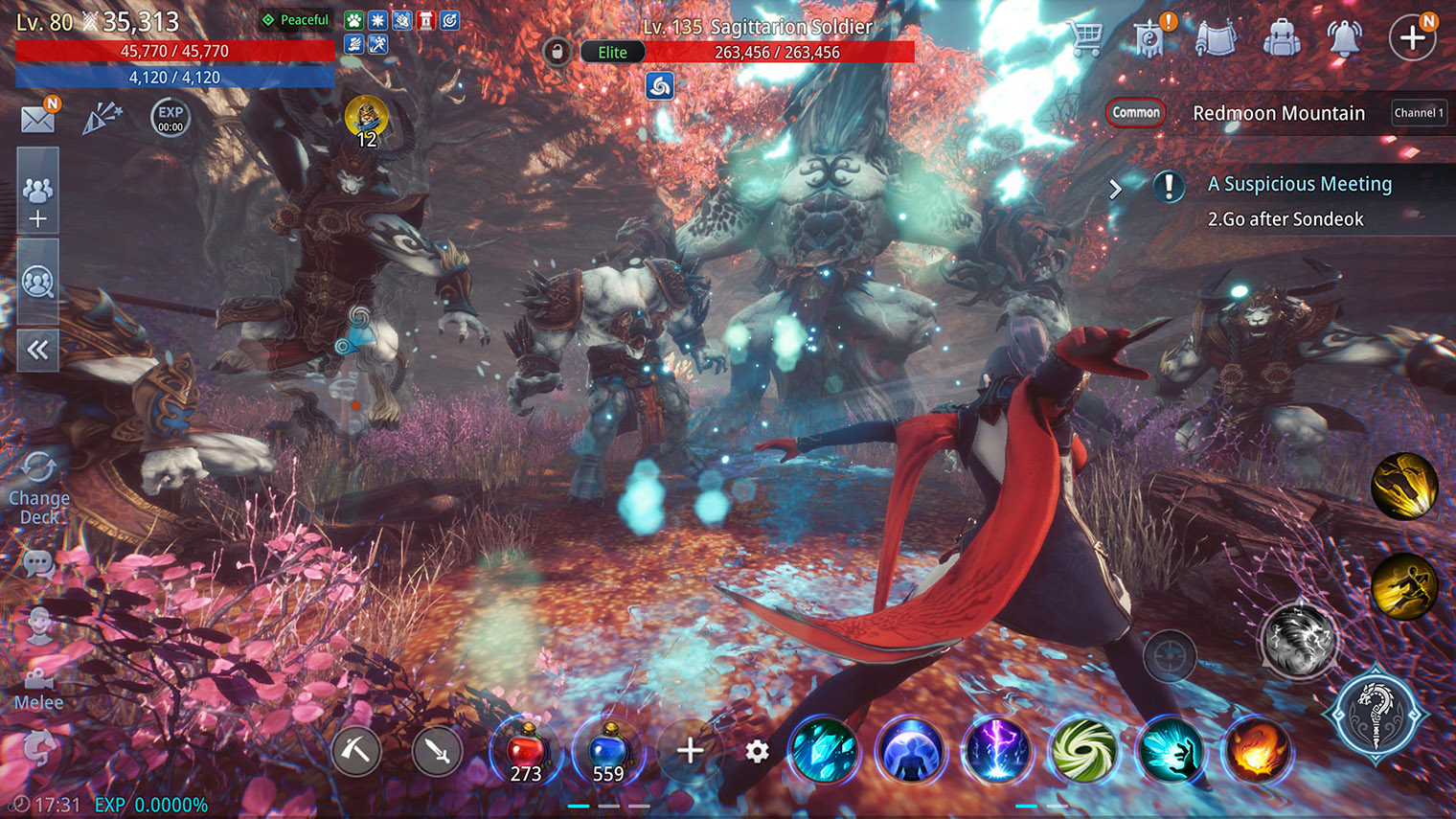Expand the quest tracker arrow

[1114, 188]
